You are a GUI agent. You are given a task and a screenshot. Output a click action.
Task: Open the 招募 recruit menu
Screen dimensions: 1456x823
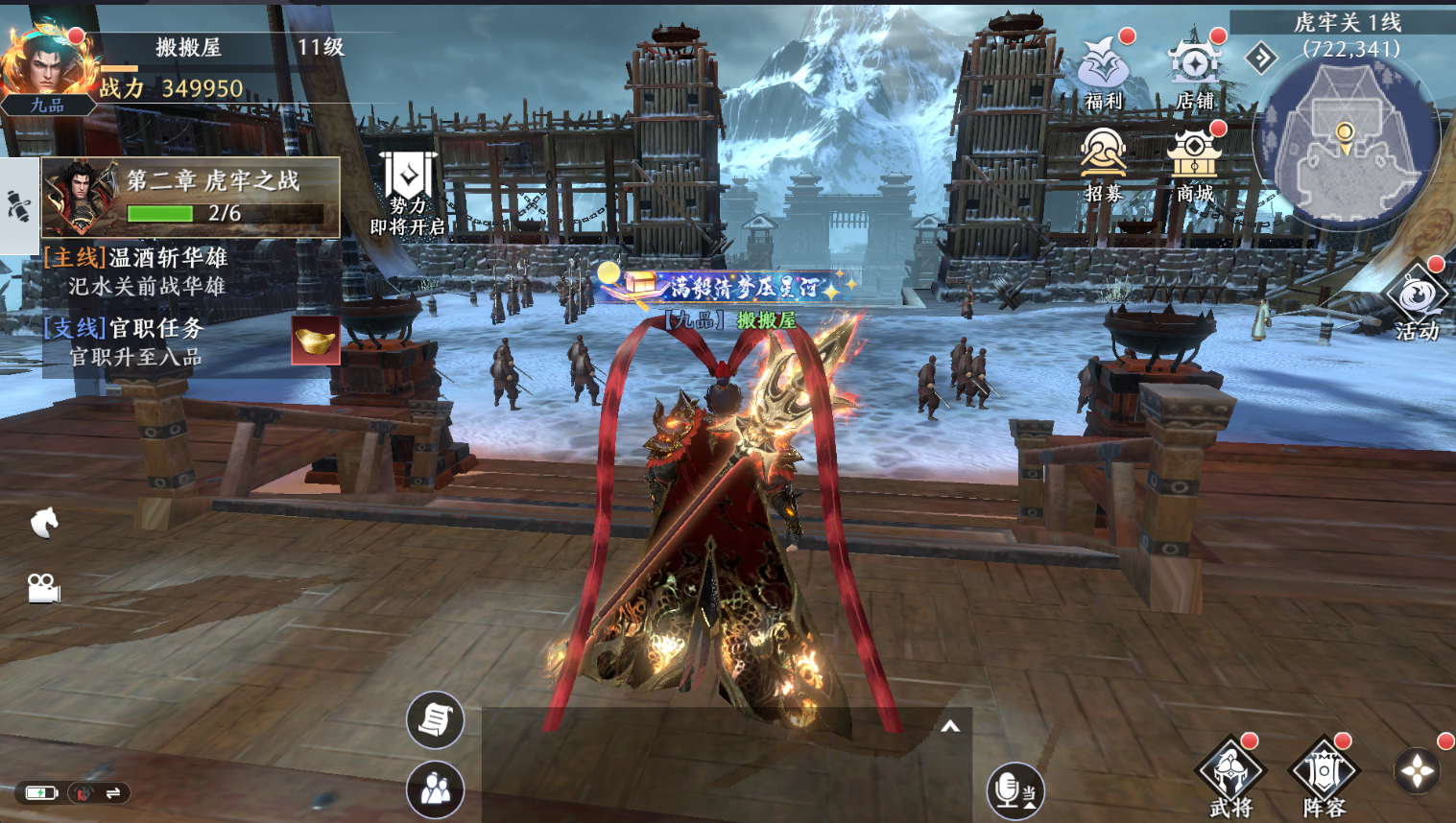tap(1103, 163)
